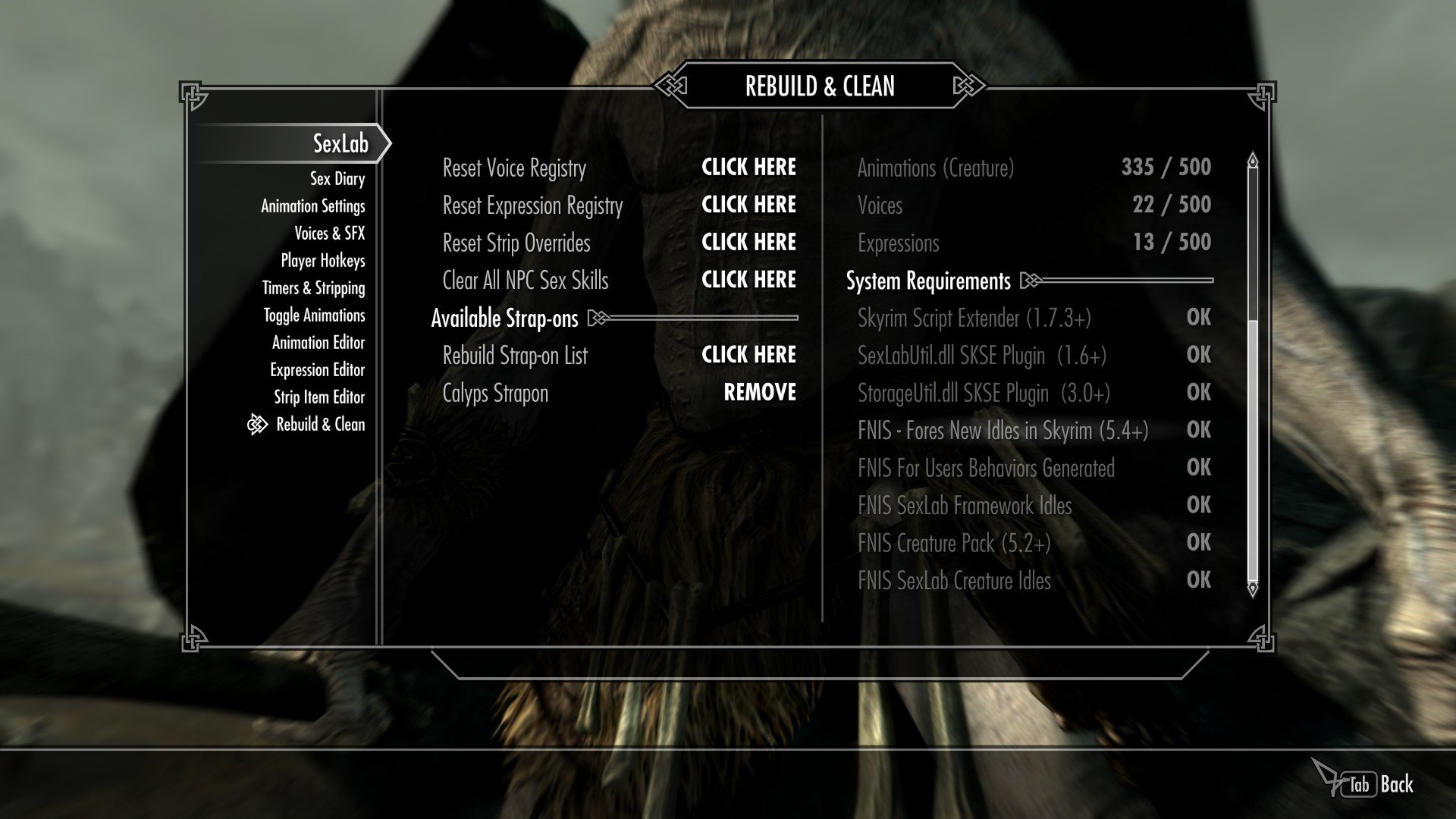Viewport: 1456px width, 819px height.
Task: Reset Strip Overrides via Click Here
Action: 748,243
